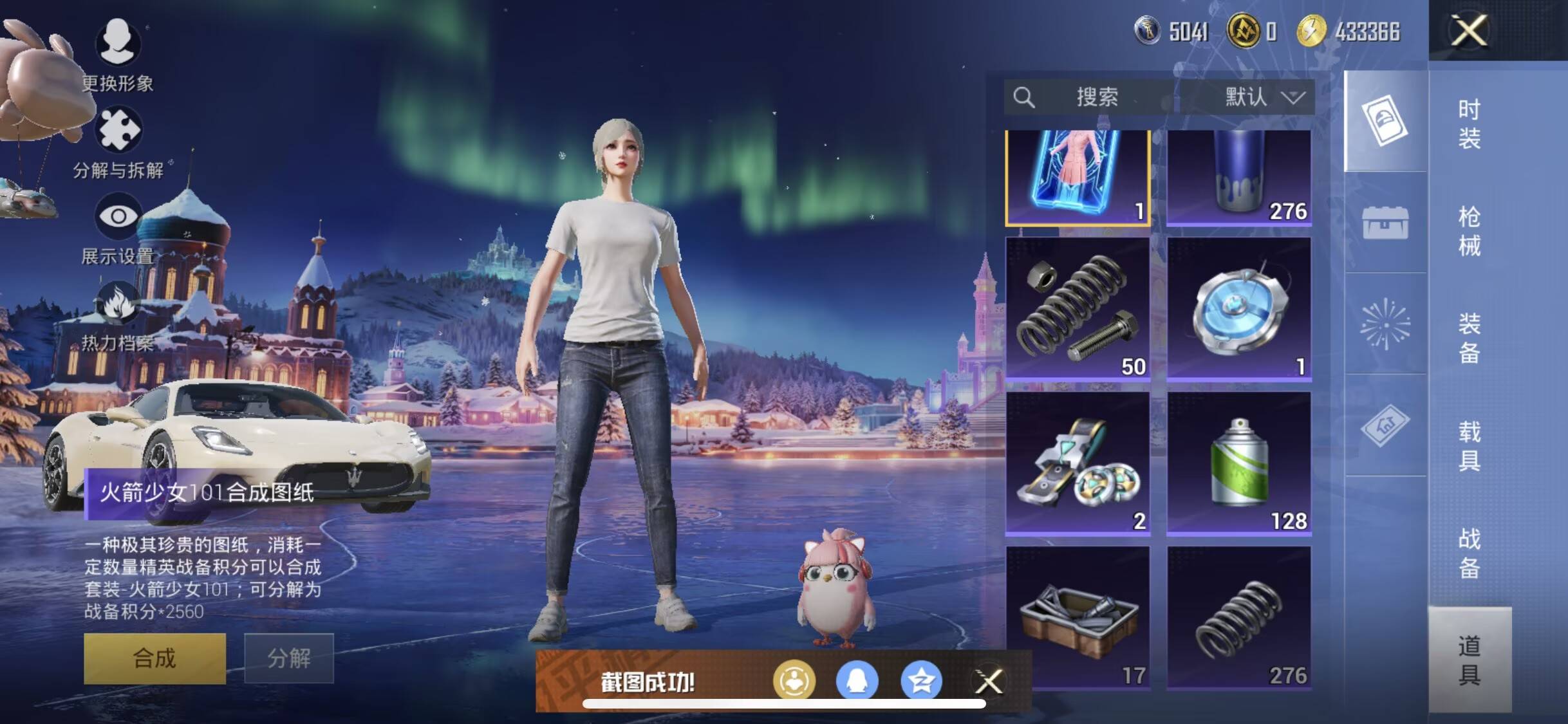Close the inventory with top-right X

coord(1469,30)
